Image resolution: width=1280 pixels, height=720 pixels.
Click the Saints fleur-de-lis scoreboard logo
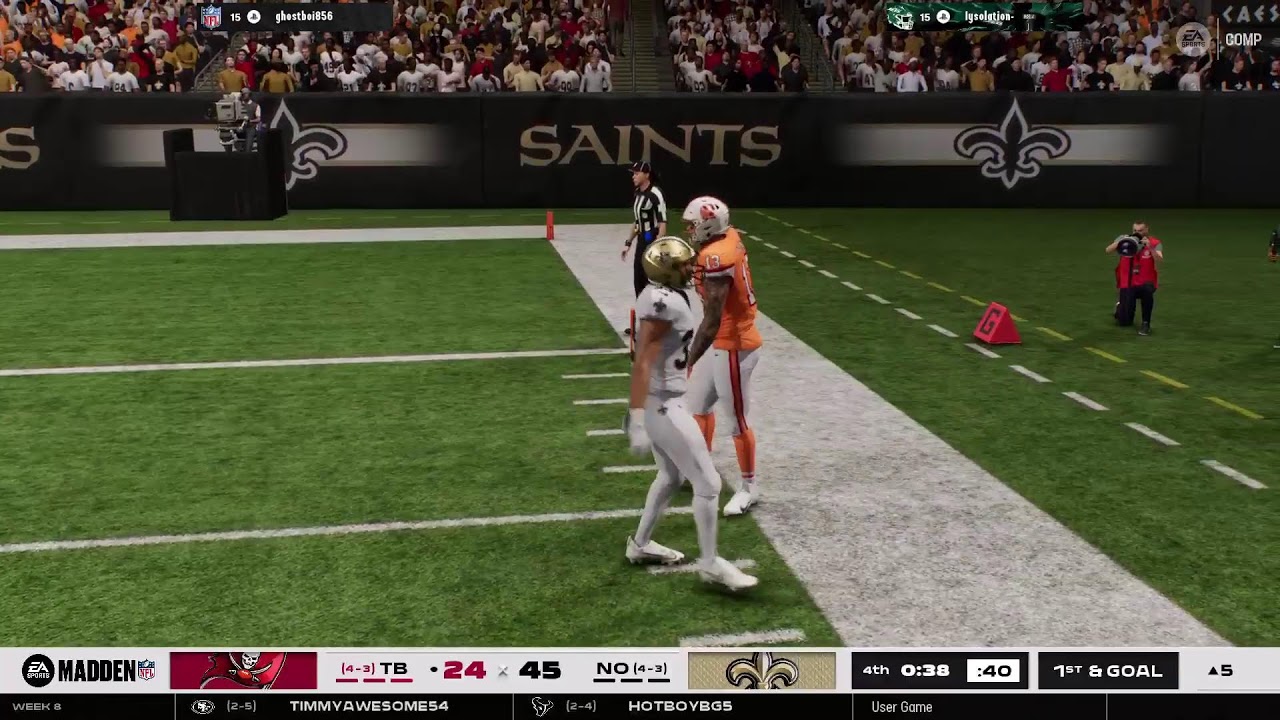click(x=761, y=670)
